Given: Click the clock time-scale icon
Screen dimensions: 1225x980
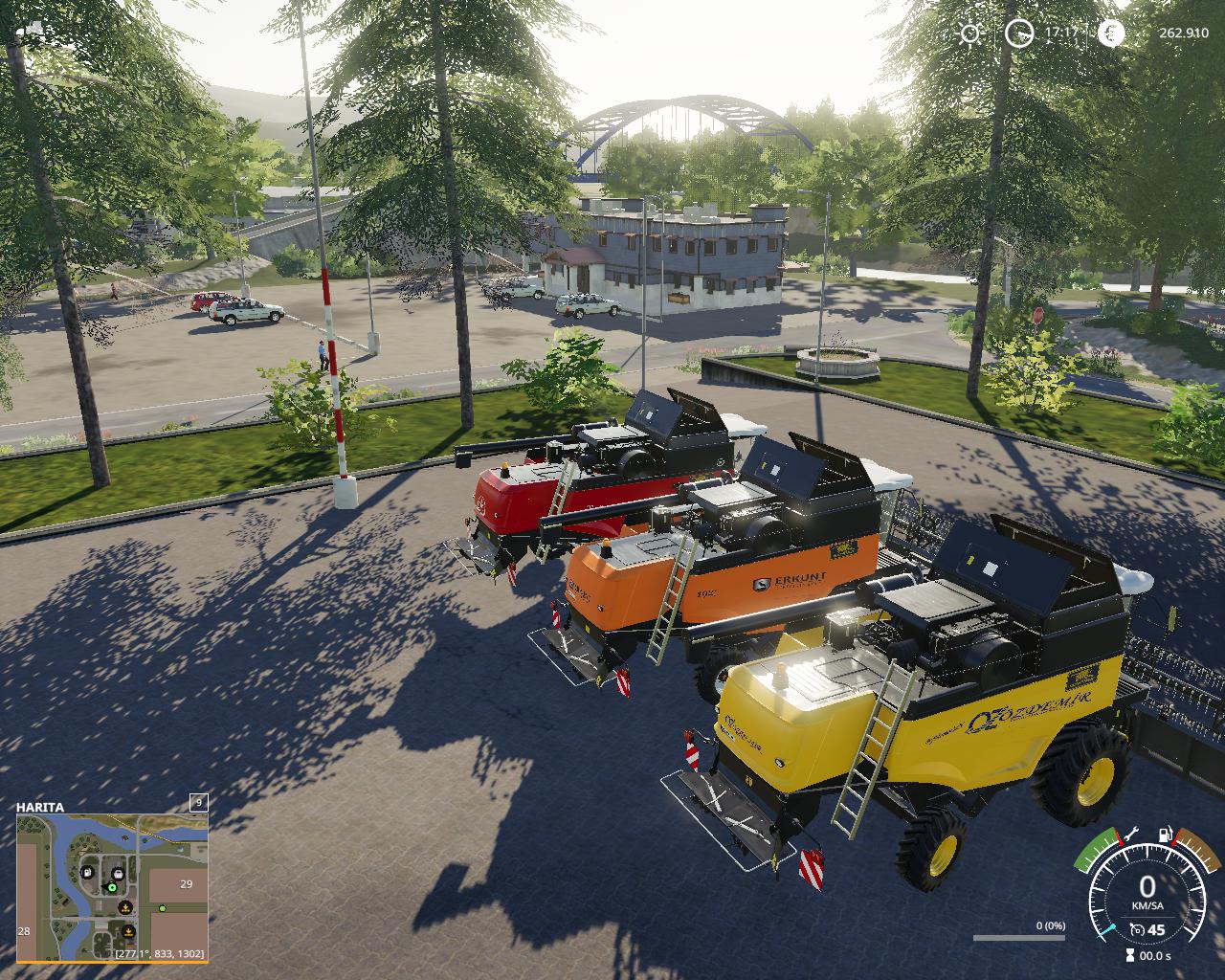Looking at the screenshot, I should [x=1019, y=33].
